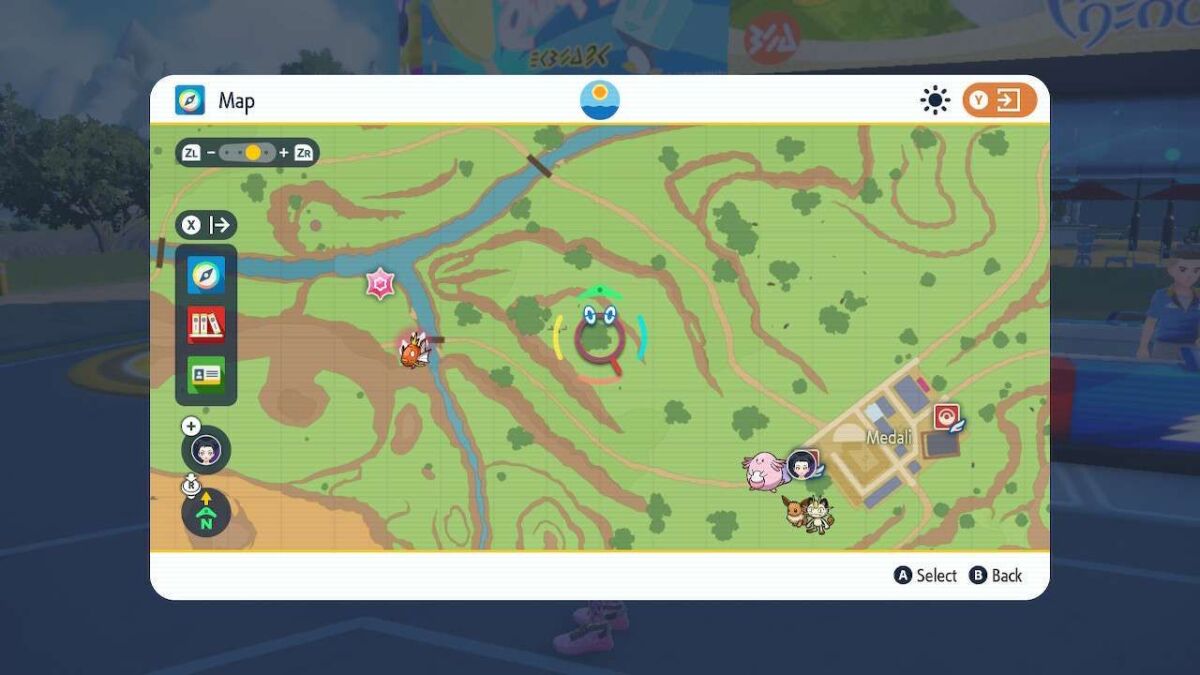Click the north compass orientation icon
This screenshot has height=675, width=1200.
click(206, 512)
